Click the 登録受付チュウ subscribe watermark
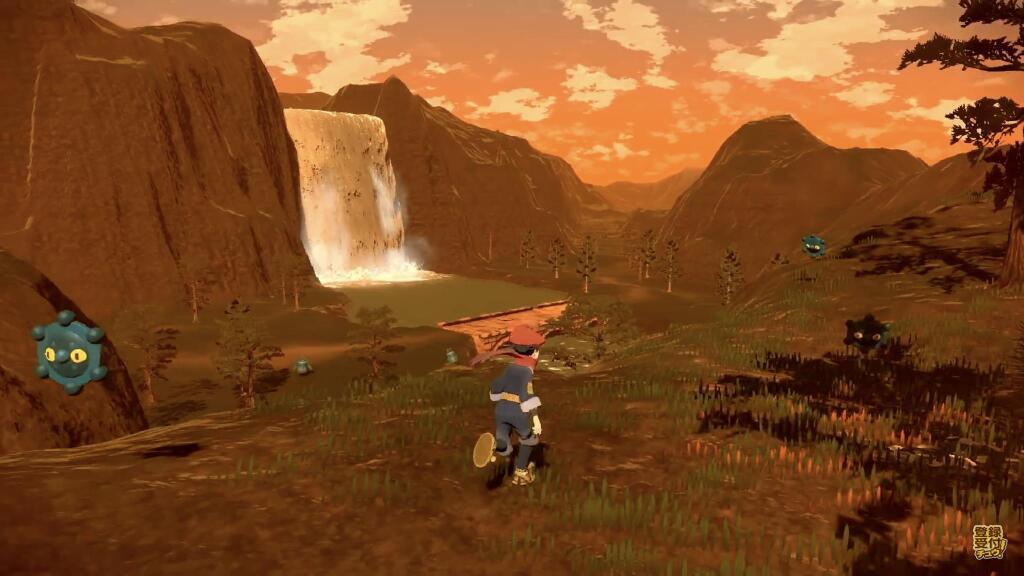The height and width of the screenshot is (576, 1024). (988, 543)
